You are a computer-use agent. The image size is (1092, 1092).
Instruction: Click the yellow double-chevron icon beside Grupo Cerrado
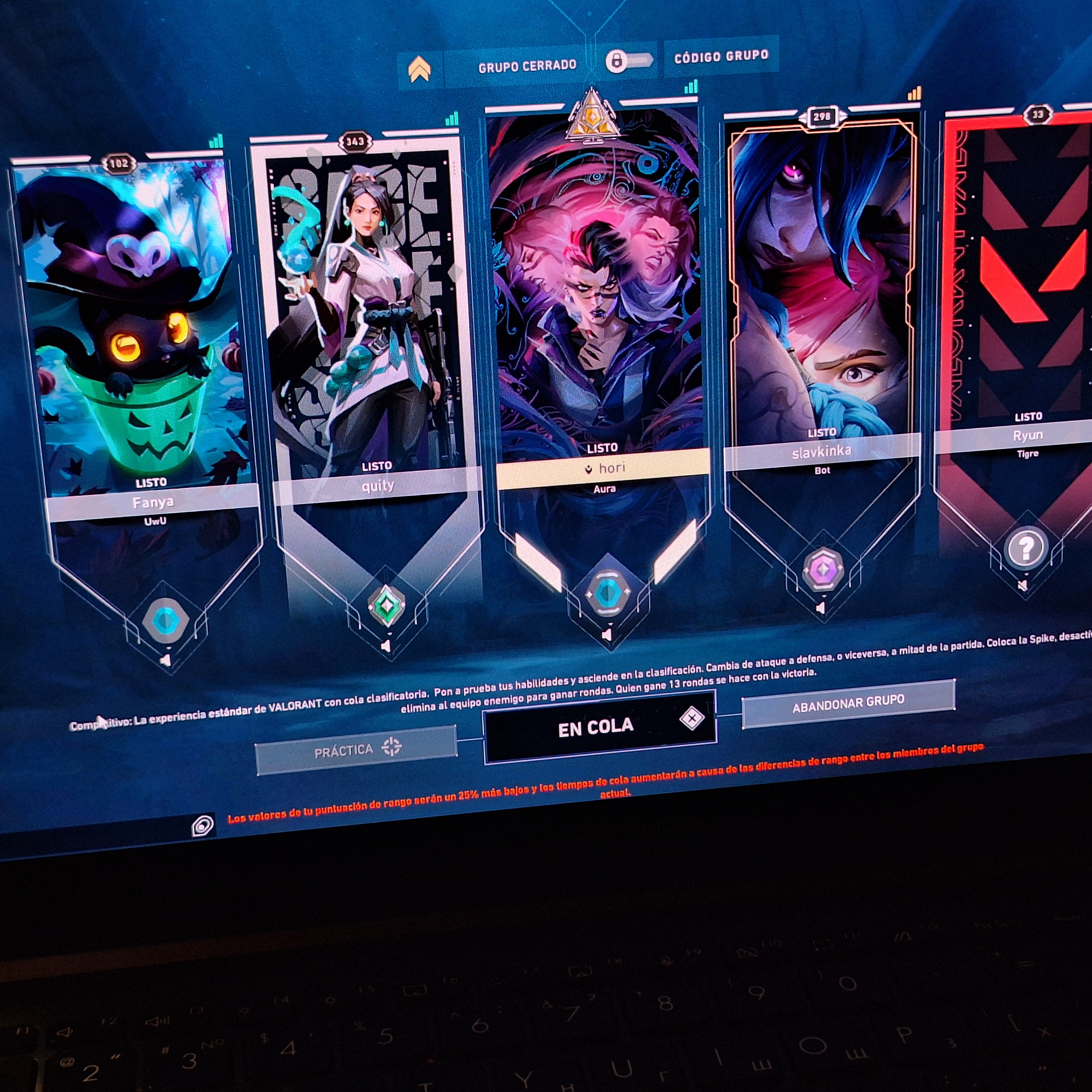420,70
